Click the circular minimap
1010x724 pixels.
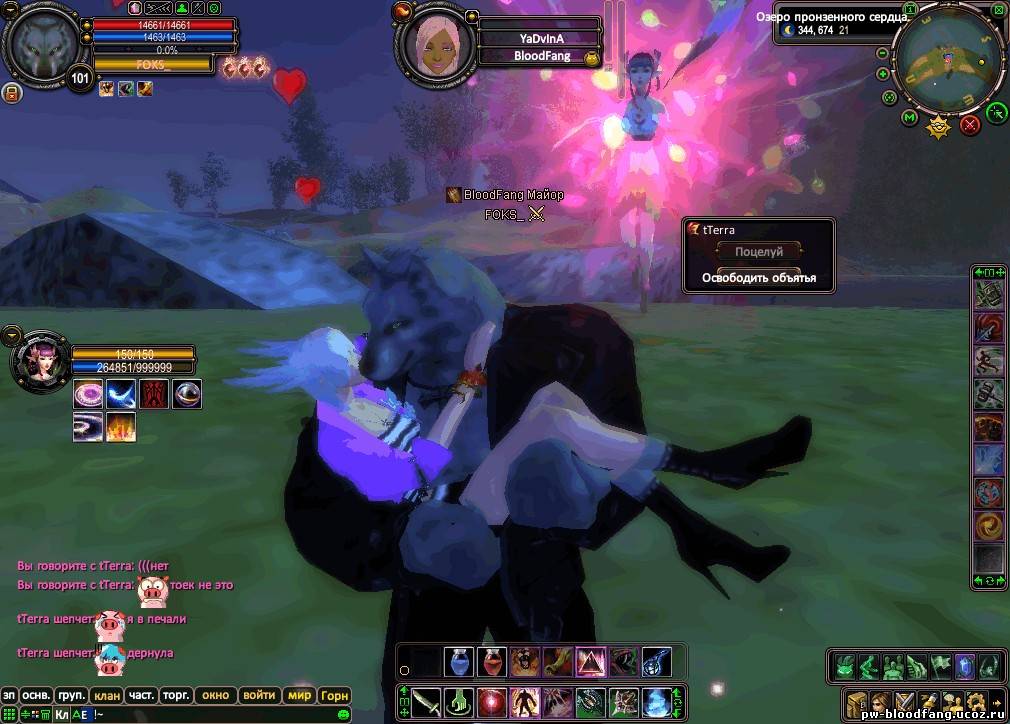pos(948,62)
